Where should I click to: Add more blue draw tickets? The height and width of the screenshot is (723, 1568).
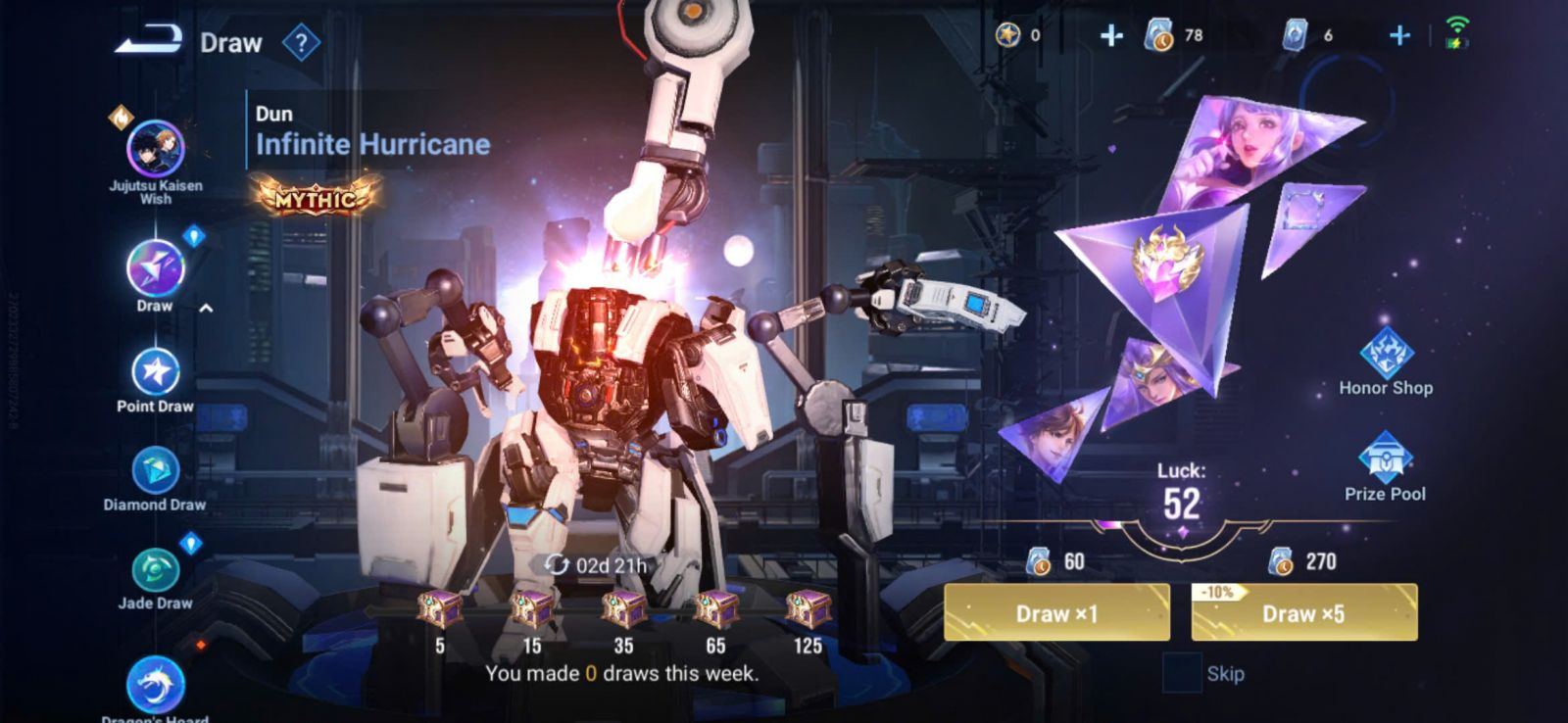(x=1399, y=36)
